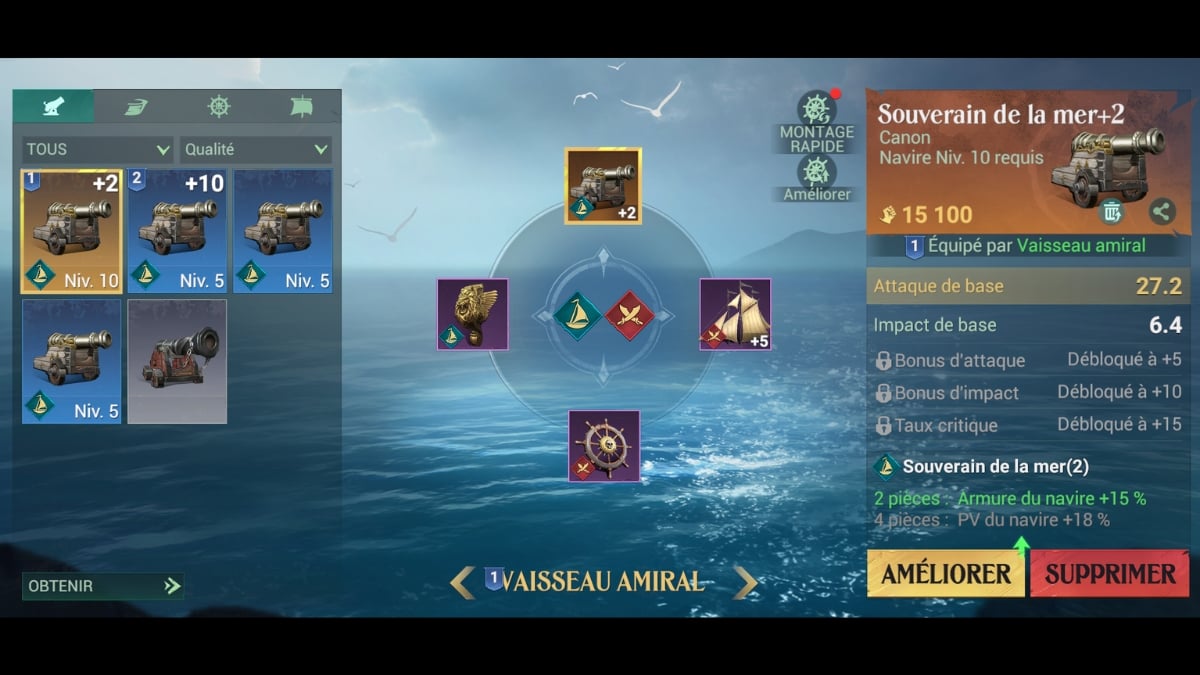Viewport: 1200px width, 675px height.
Task: Switch to the flag tab
Action: tap(301, 106)
